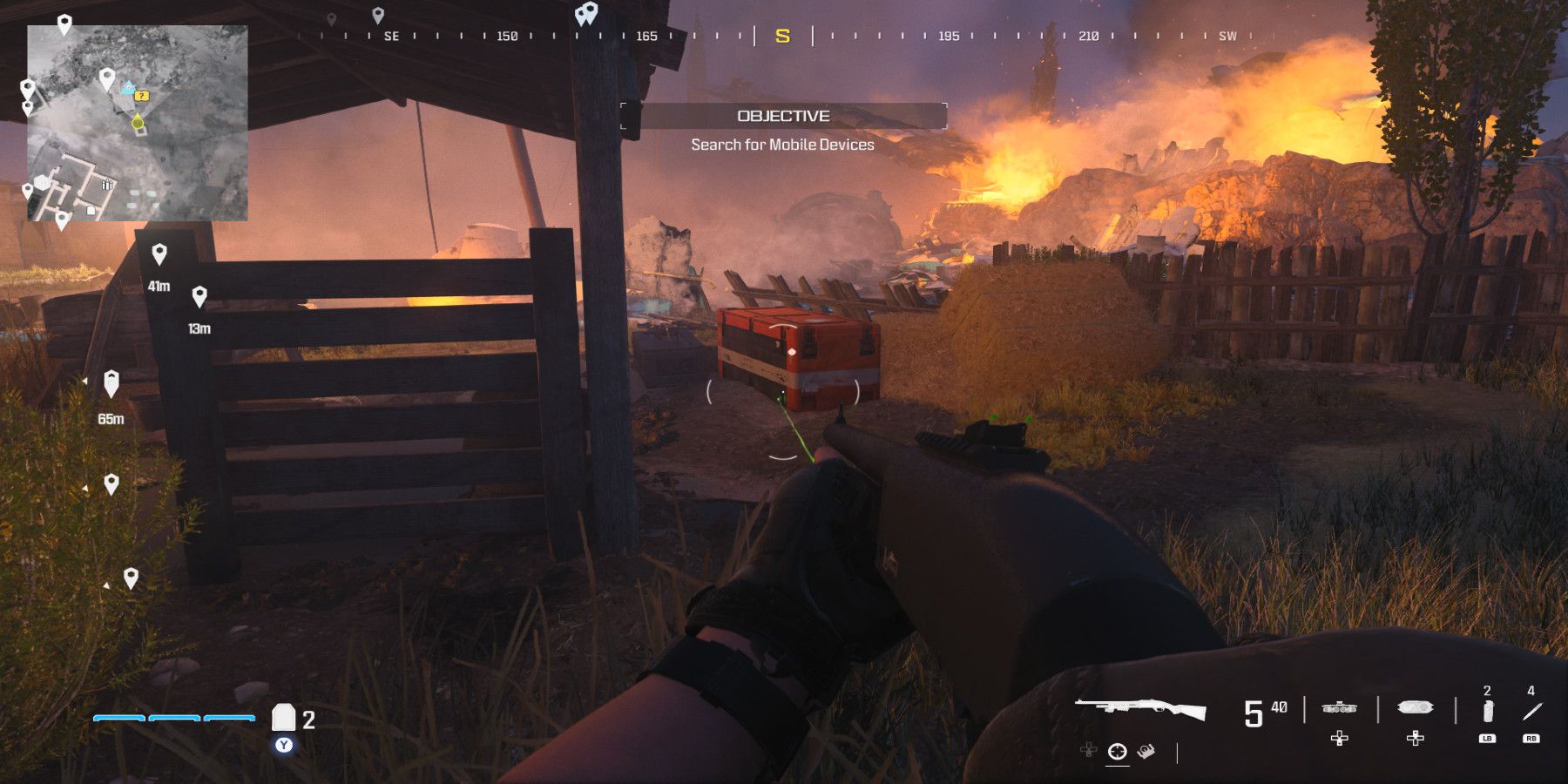The image size is (1568, 784).
Task: Expand the minimap in the top-left corner
Action: 138,122
